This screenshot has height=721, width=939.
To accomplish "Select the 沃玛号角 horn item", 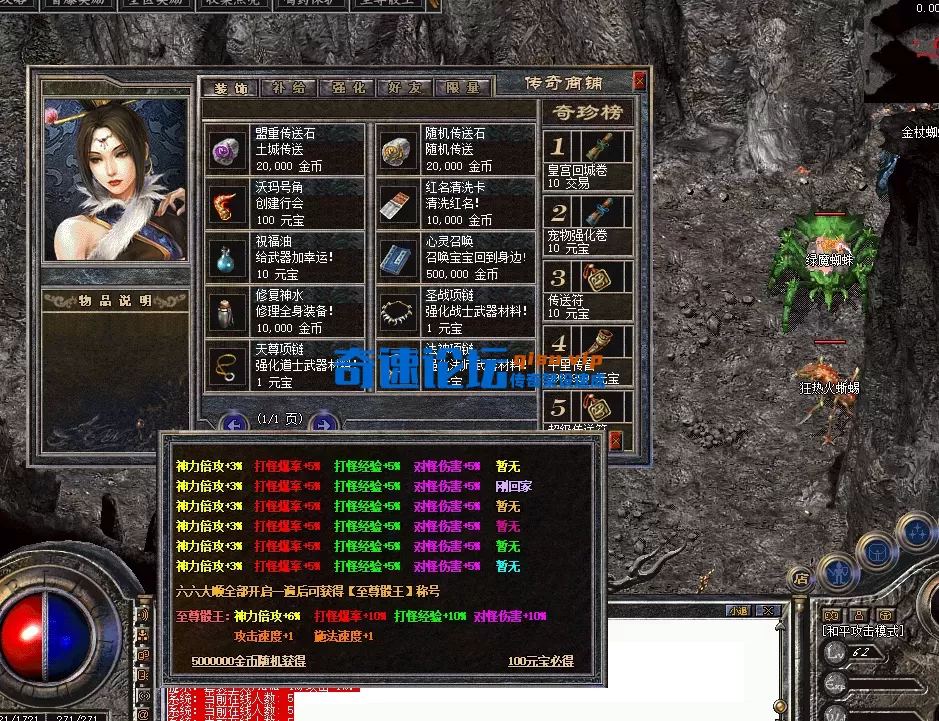I will coord(284,204).
